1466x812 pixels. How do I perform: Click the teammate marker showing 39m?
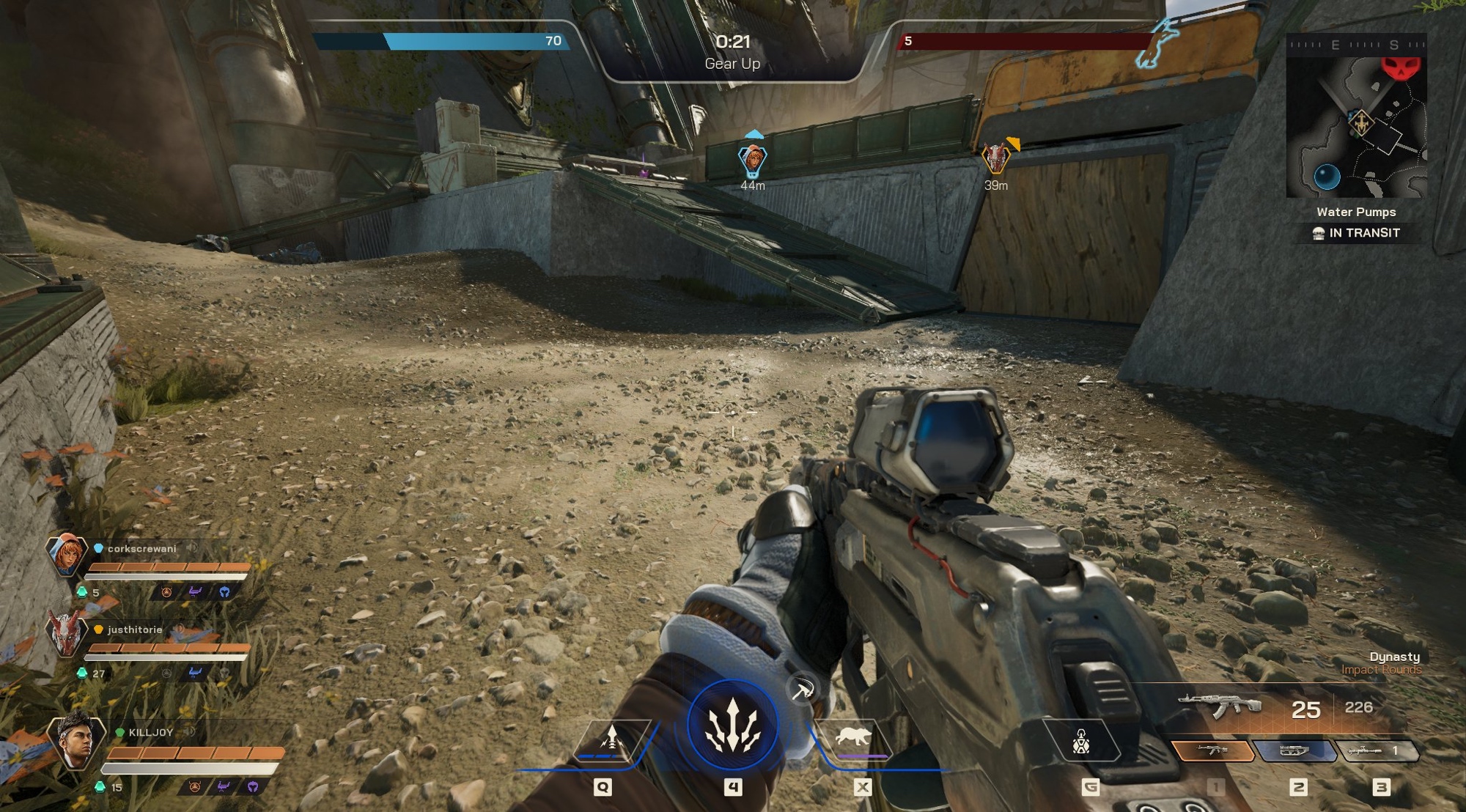pyautogui.click(x=995, y=158)
